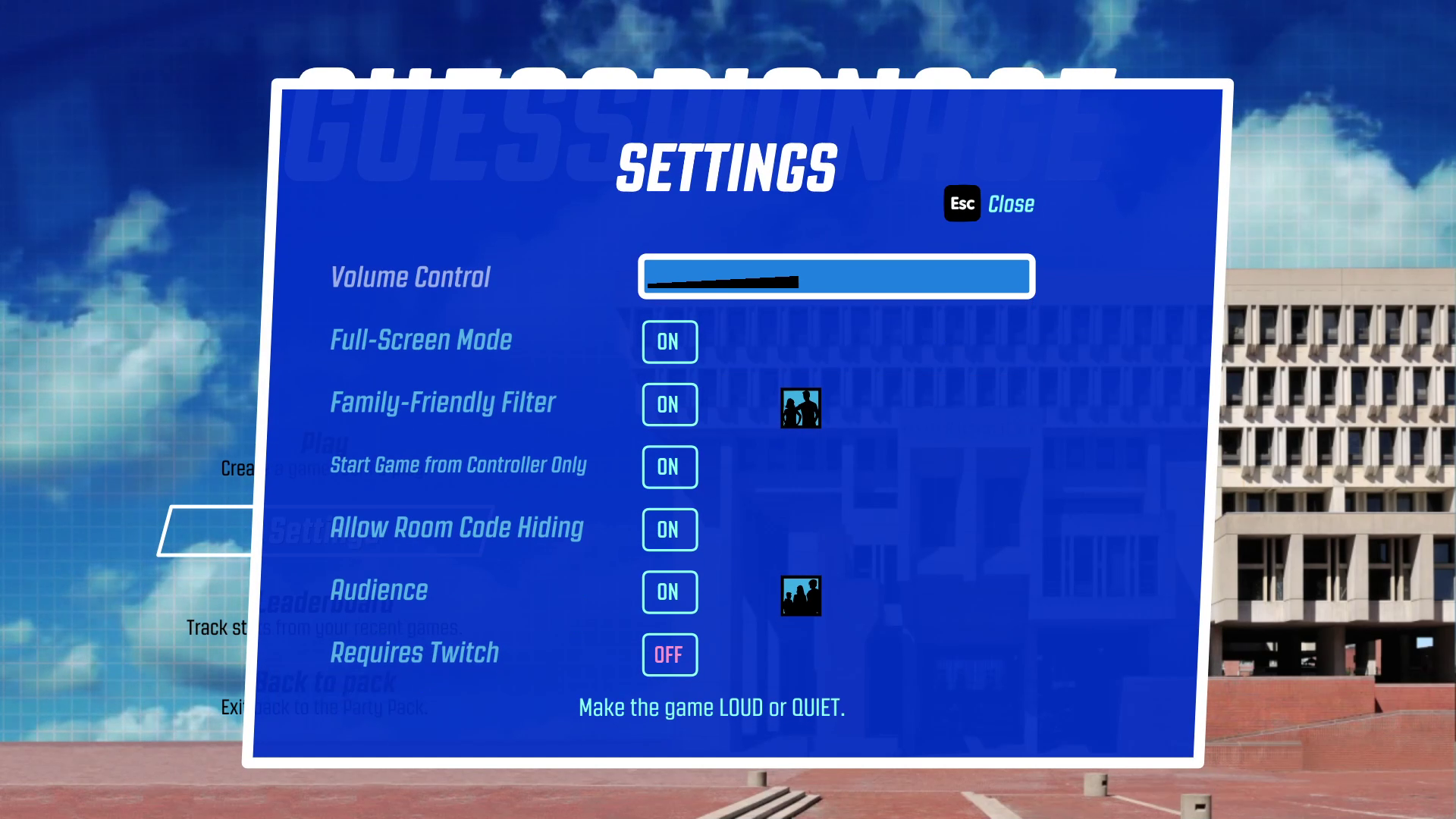
Task: Select the Full-Screen Mode setting label
Action: click(421, 340)
